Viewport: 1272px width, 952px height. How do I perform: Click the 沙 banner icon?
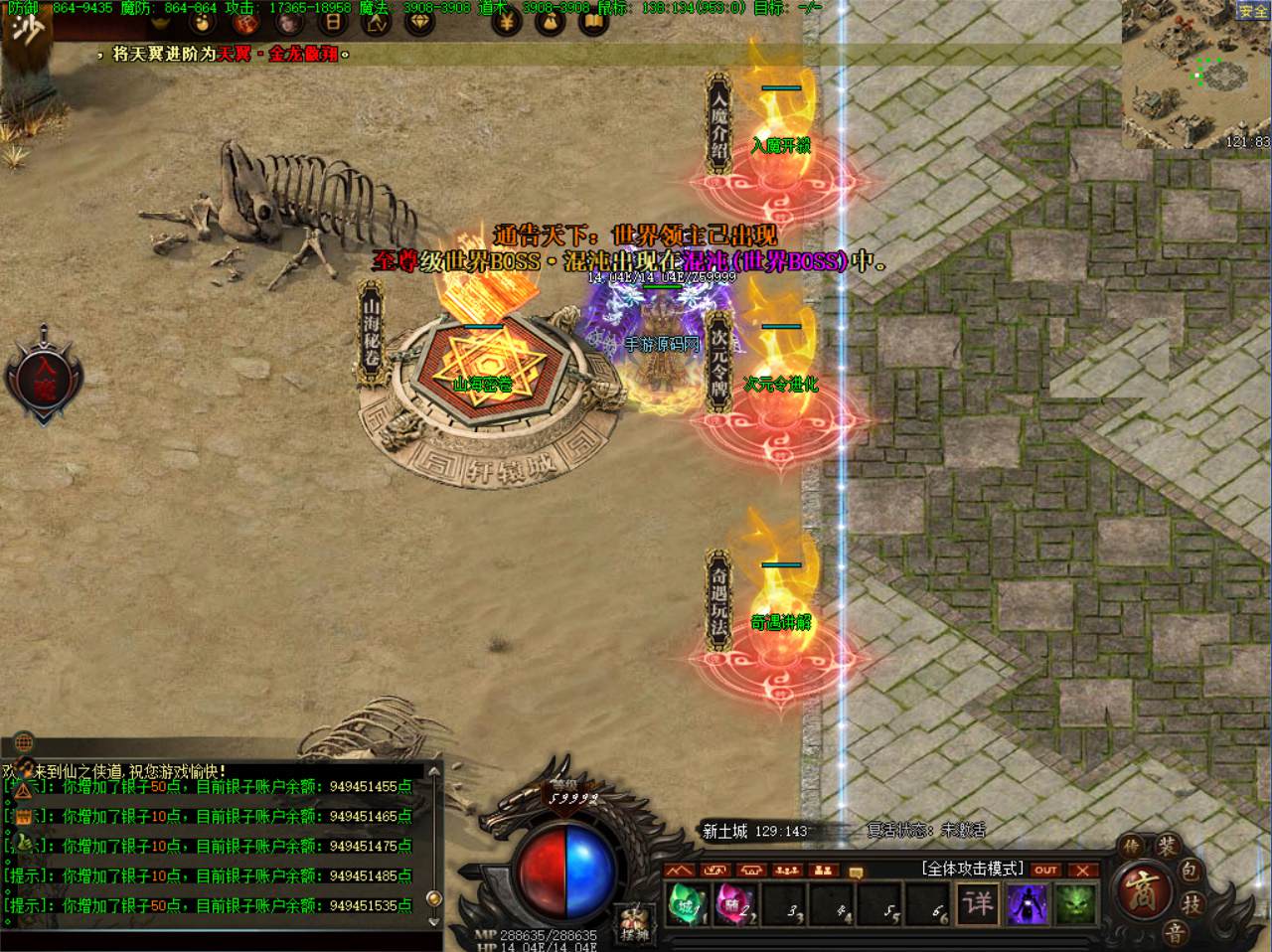click(27, 27)
